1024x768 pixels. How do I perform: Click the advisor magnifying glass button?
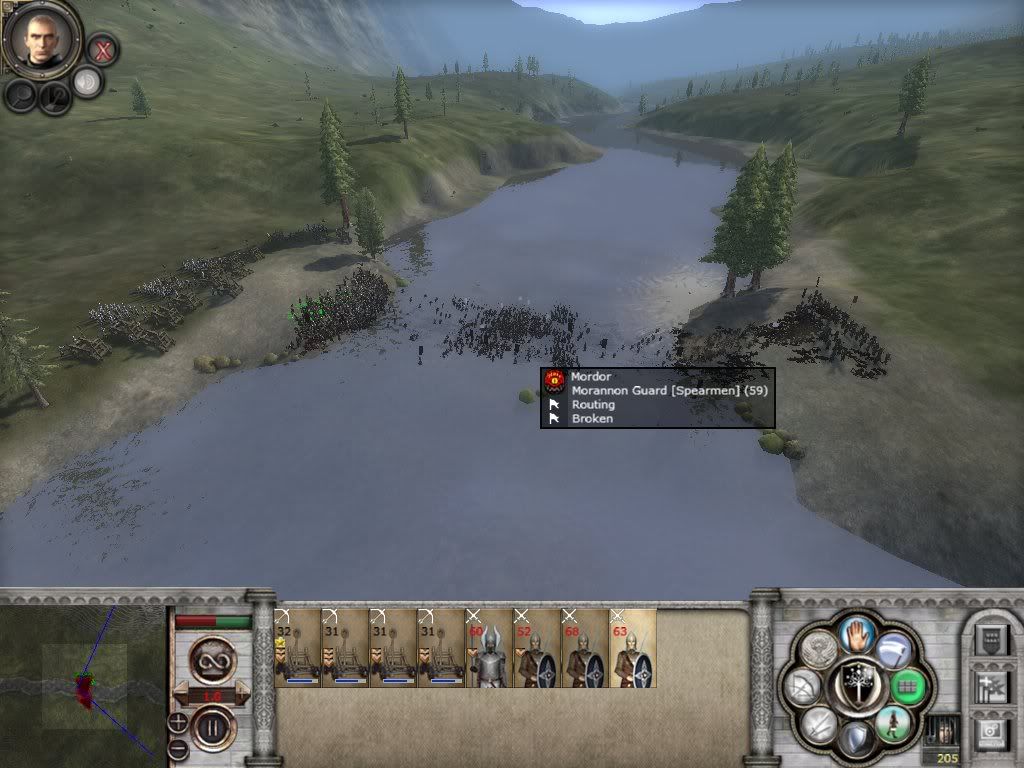click(22, 95)
